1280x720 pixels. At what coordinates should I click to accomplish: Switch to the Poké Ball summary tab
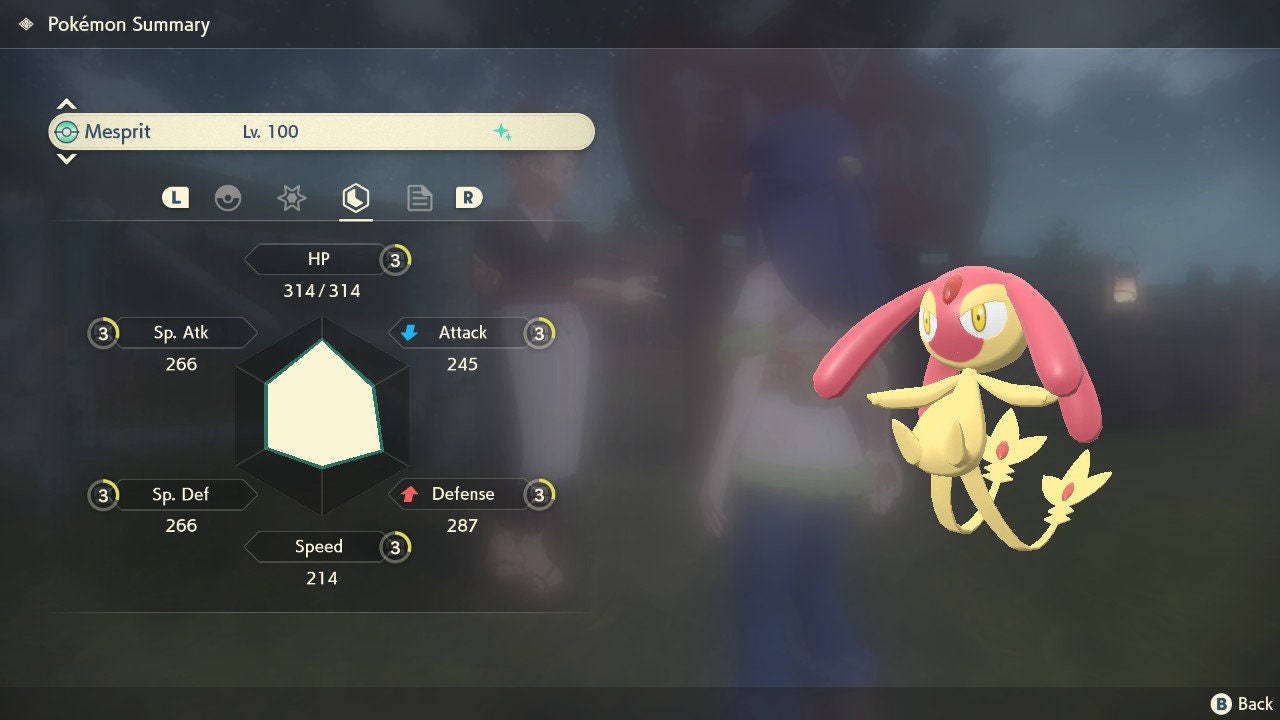(228, 198)
